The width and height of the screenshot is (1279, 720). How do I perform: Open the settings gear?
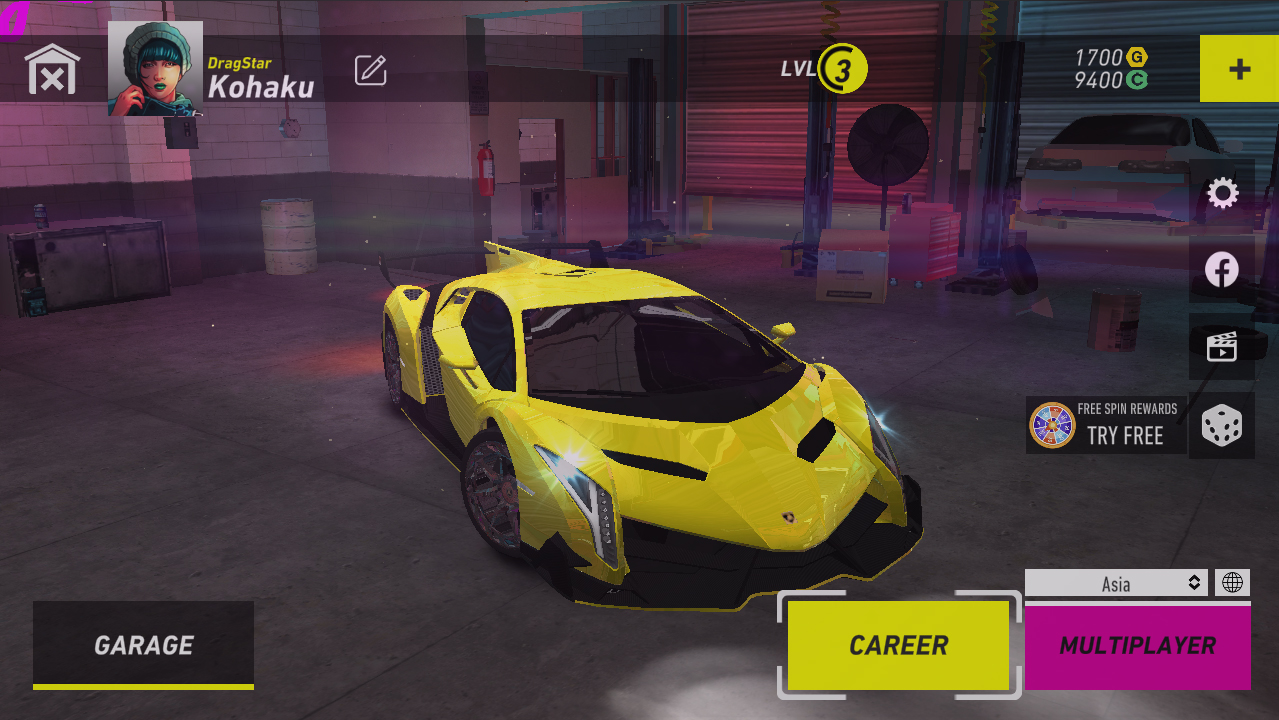pos(1222,193)
